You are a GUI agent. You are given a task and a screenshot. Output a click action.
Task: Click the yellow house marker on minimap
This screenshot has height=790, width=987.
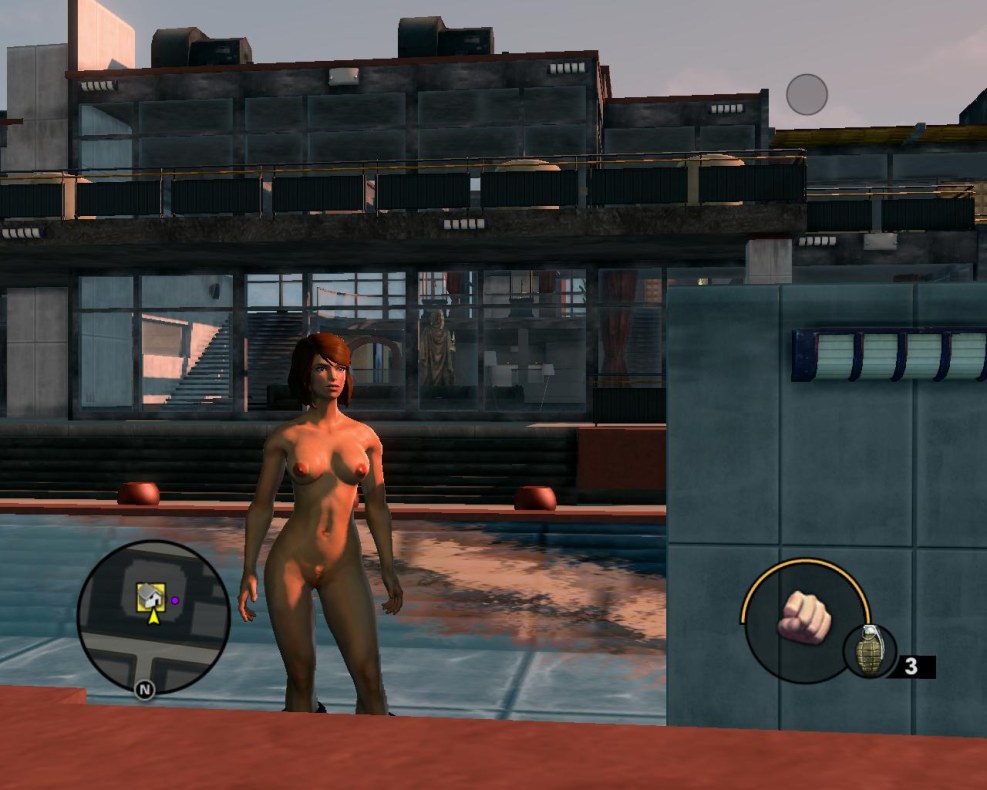(x=150, y=597)
